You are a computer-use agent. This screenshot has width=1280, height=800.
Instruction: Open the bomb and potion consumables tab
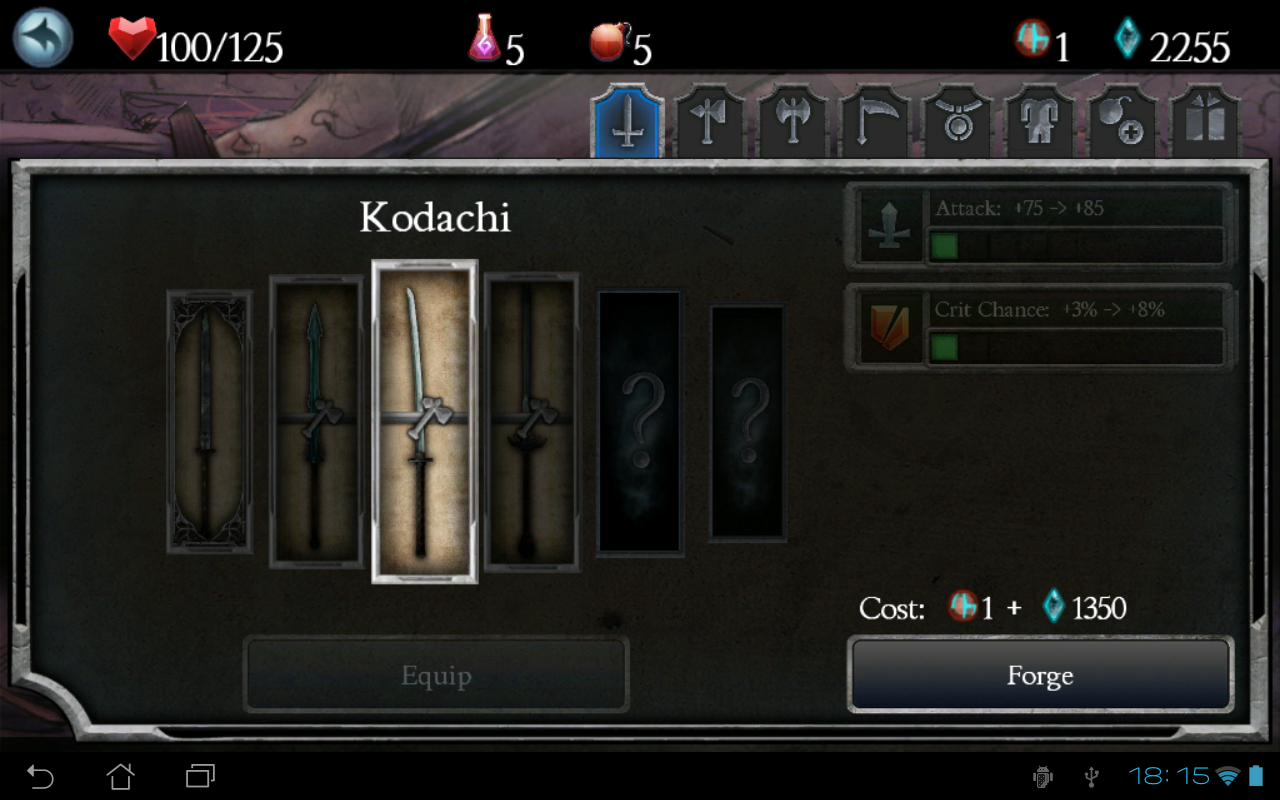(x=1122, y=124)
